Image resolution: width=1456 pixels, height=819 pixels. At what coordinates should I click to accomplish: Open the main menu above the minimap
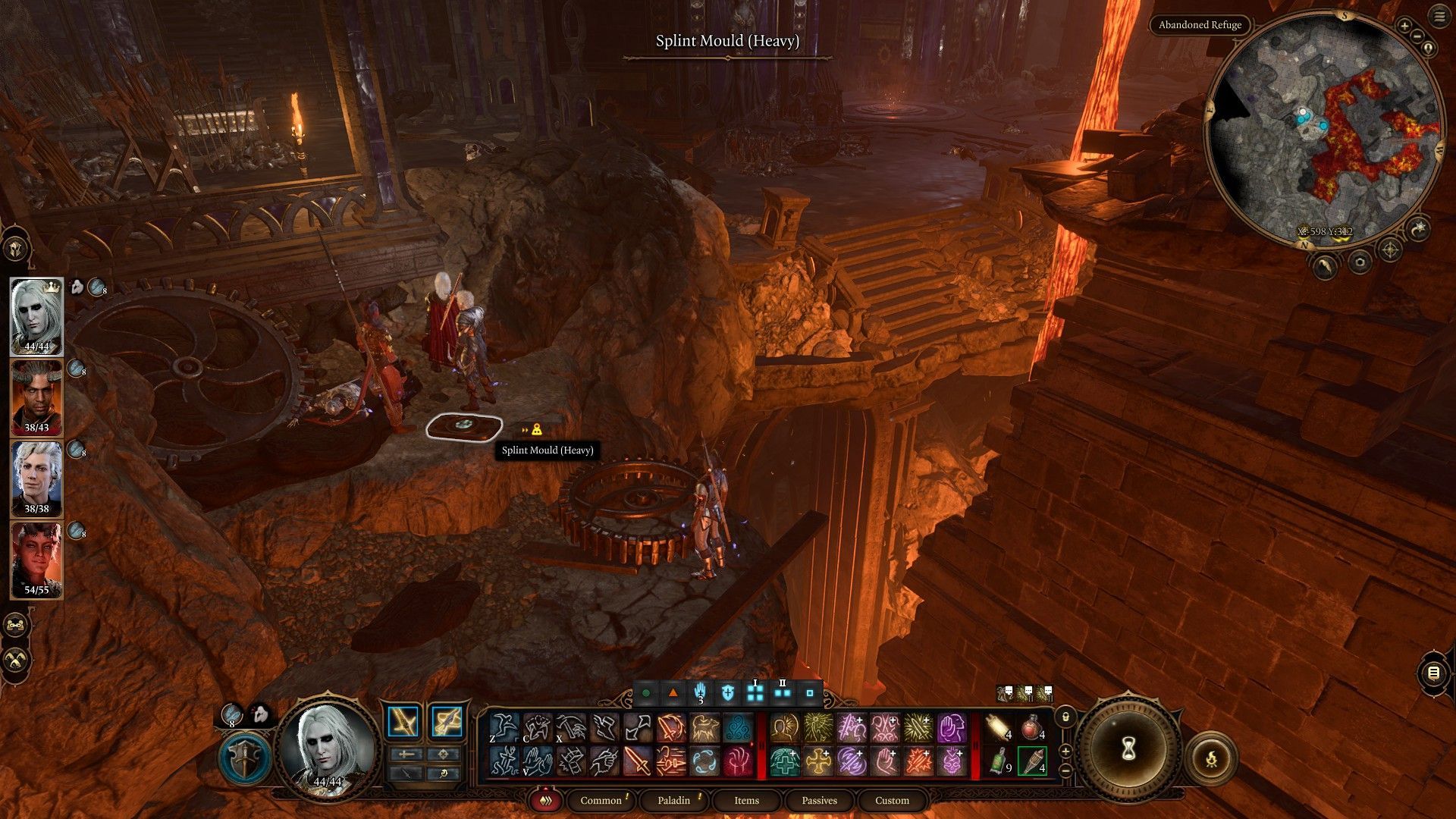[x=1439, y=17]
